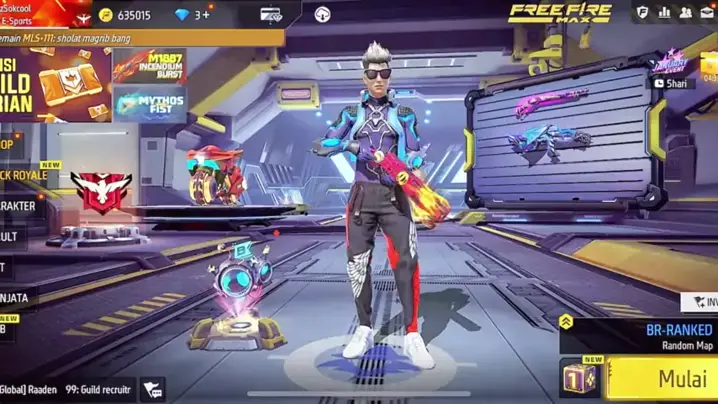The height and width of the screenshot is (404, 718).
Task: Open the friends list icon
Action: 688,13
